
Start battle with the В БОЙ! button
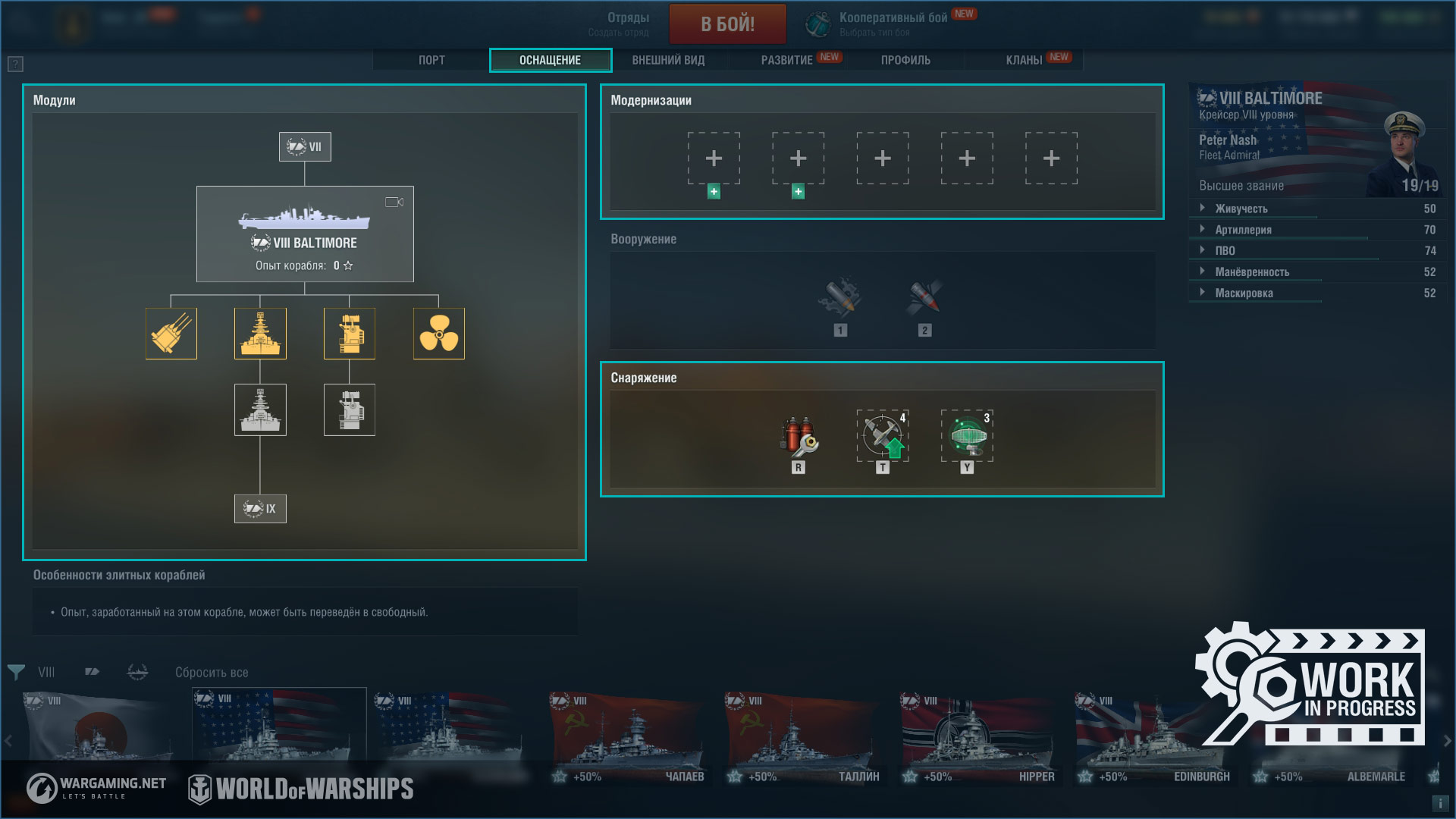(x=727, y=24)
